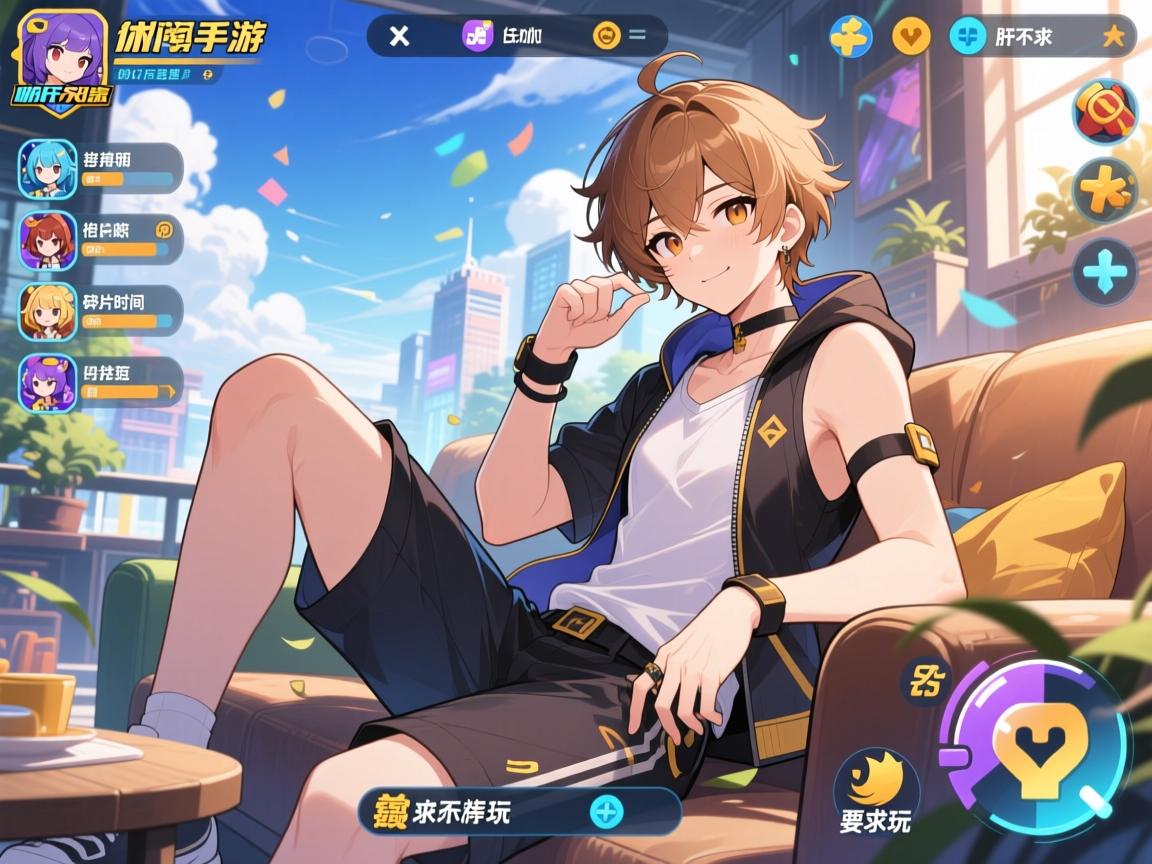Open the orange star side button
The width and height of the screenshot is (1152, 864).
tap(1105, 190)
